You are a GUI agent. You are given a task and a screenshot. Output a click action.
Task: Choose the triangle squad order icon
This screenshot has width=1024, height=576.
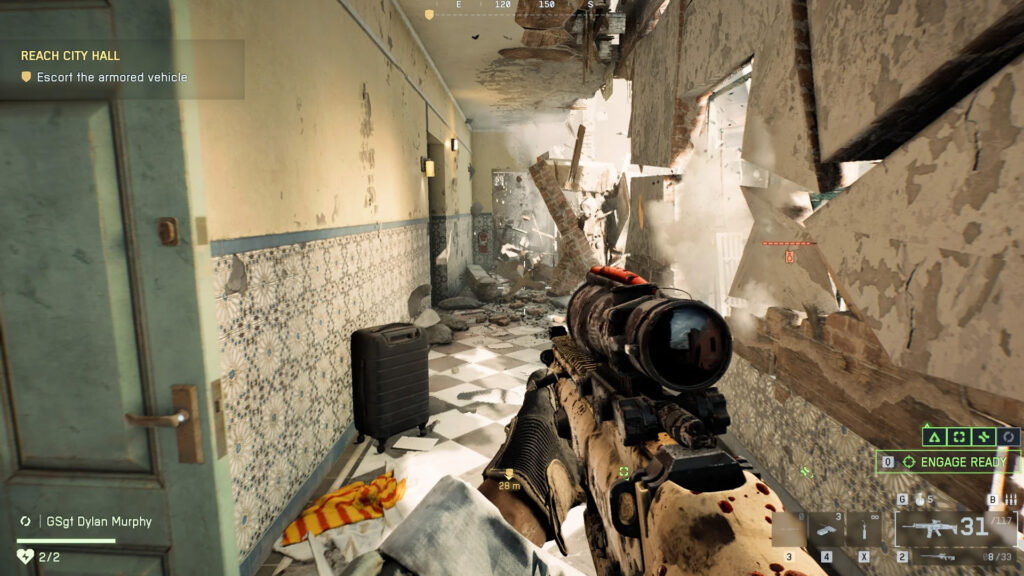935,437
